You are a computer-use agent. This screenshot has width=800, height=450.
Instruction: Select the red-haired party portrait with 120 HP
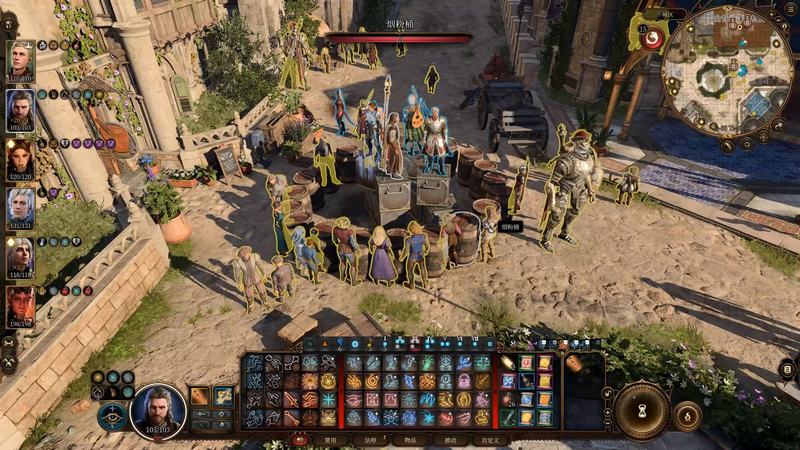[x=20, y=159]
